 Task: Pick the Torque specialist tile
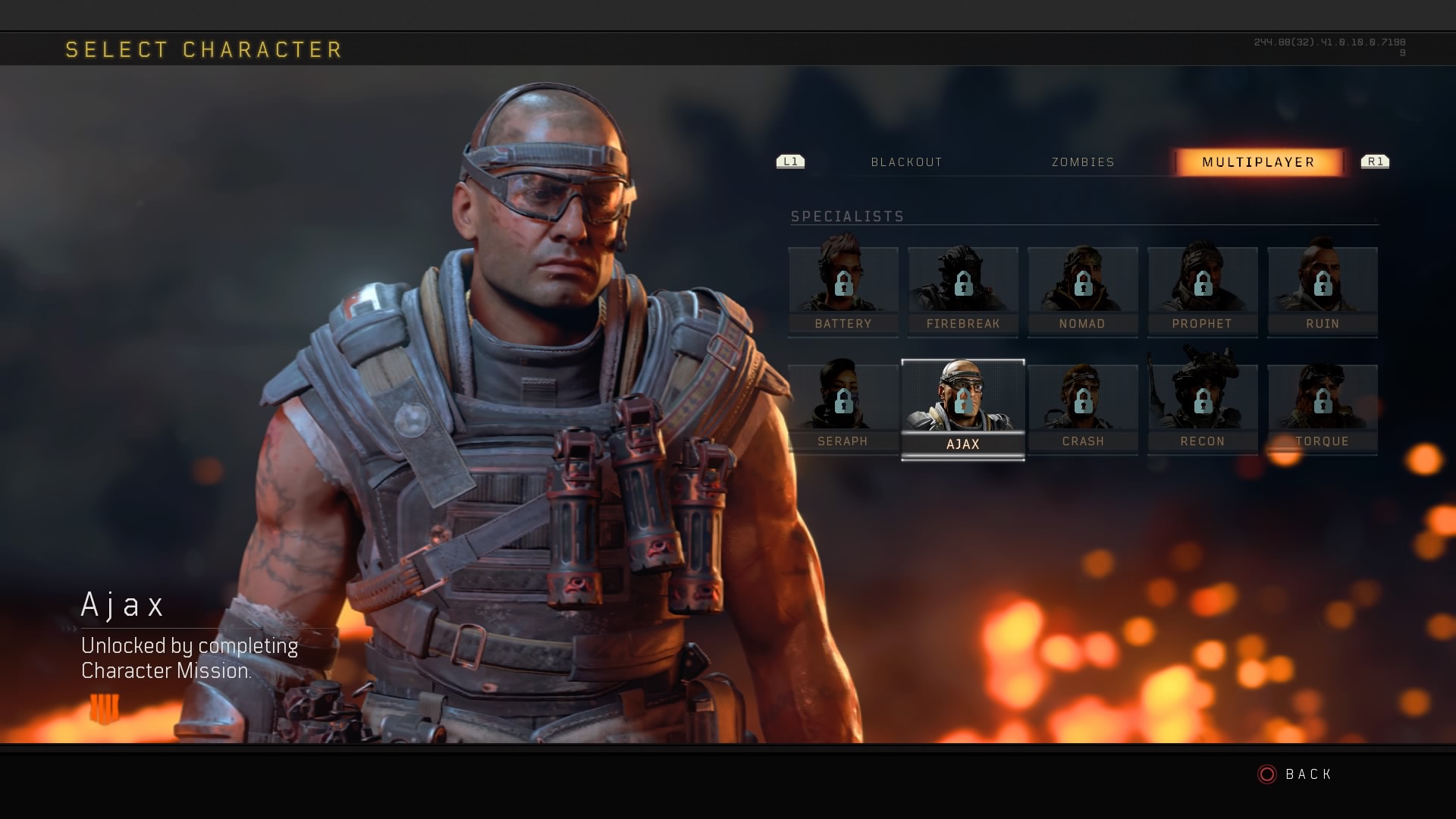click(1323, 409)
